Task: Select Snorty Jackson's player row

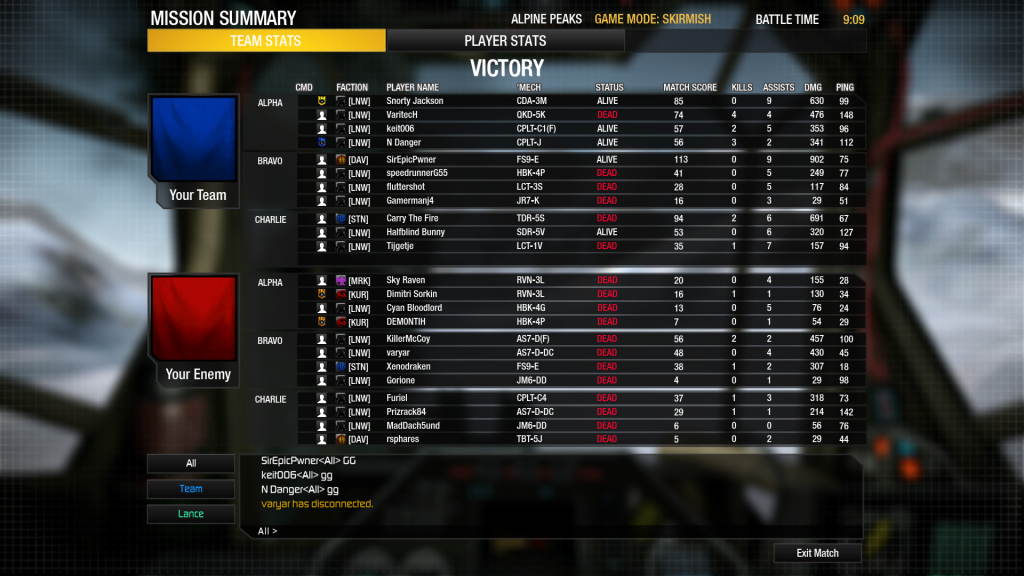Action: (x=414, y=101)
